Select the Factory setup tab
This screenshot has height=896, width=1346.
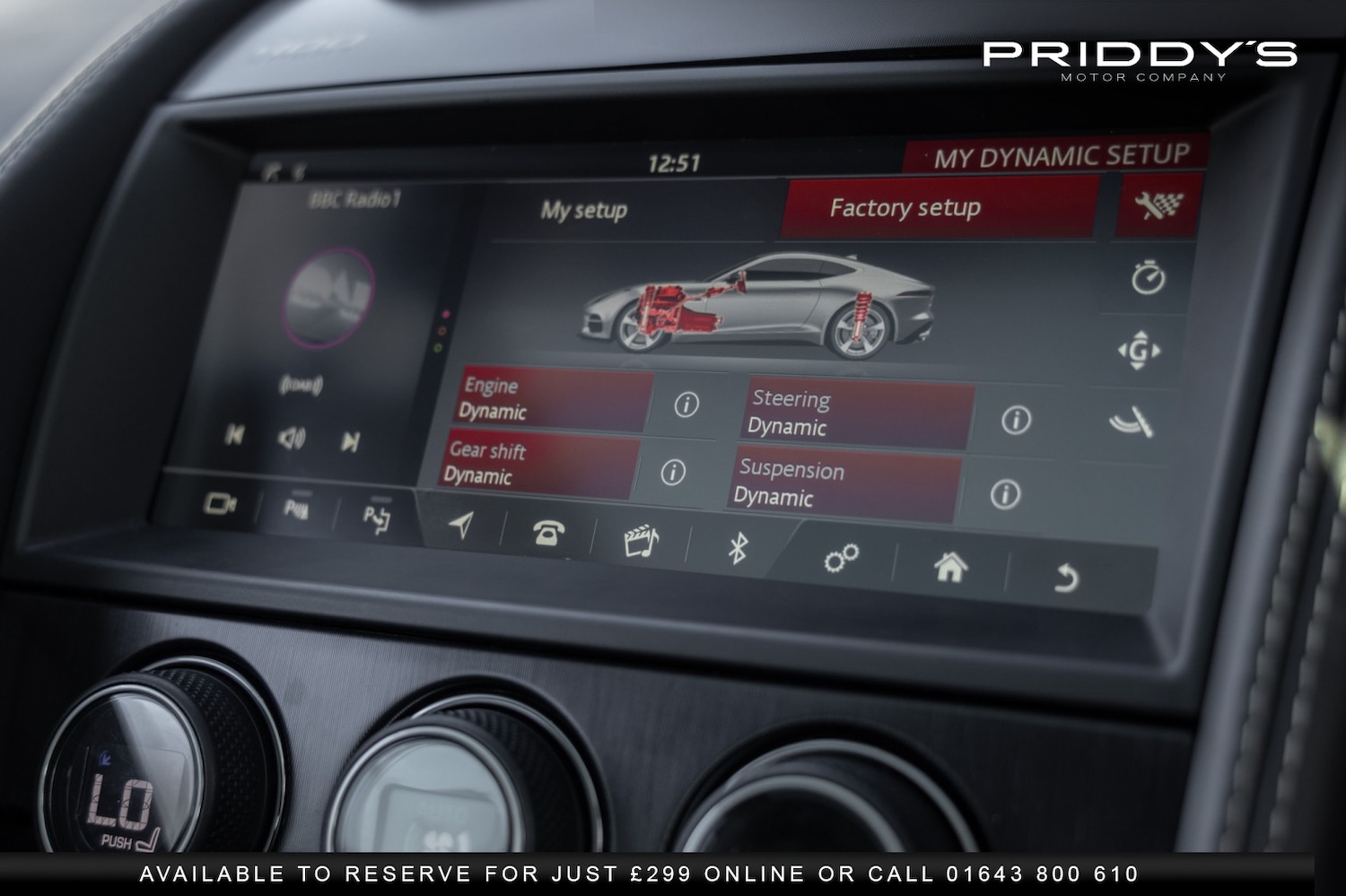(x=906, y=206)
